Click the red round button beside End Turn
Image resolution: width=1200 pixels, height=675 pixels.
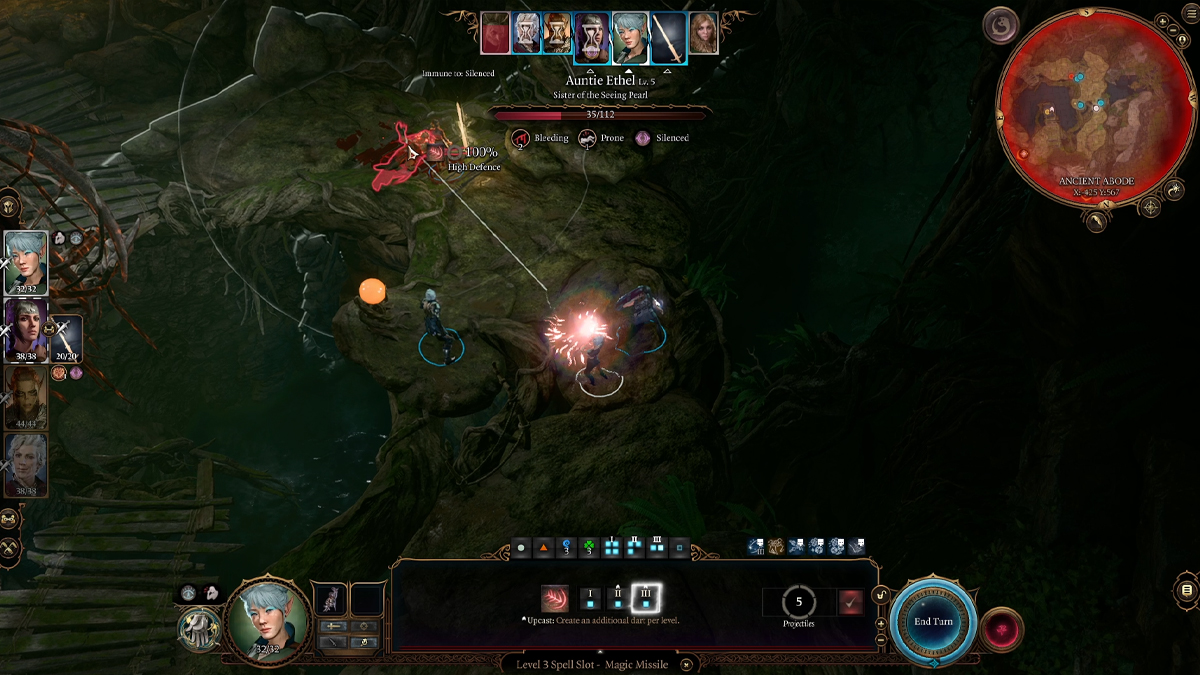pos(1002,629)
